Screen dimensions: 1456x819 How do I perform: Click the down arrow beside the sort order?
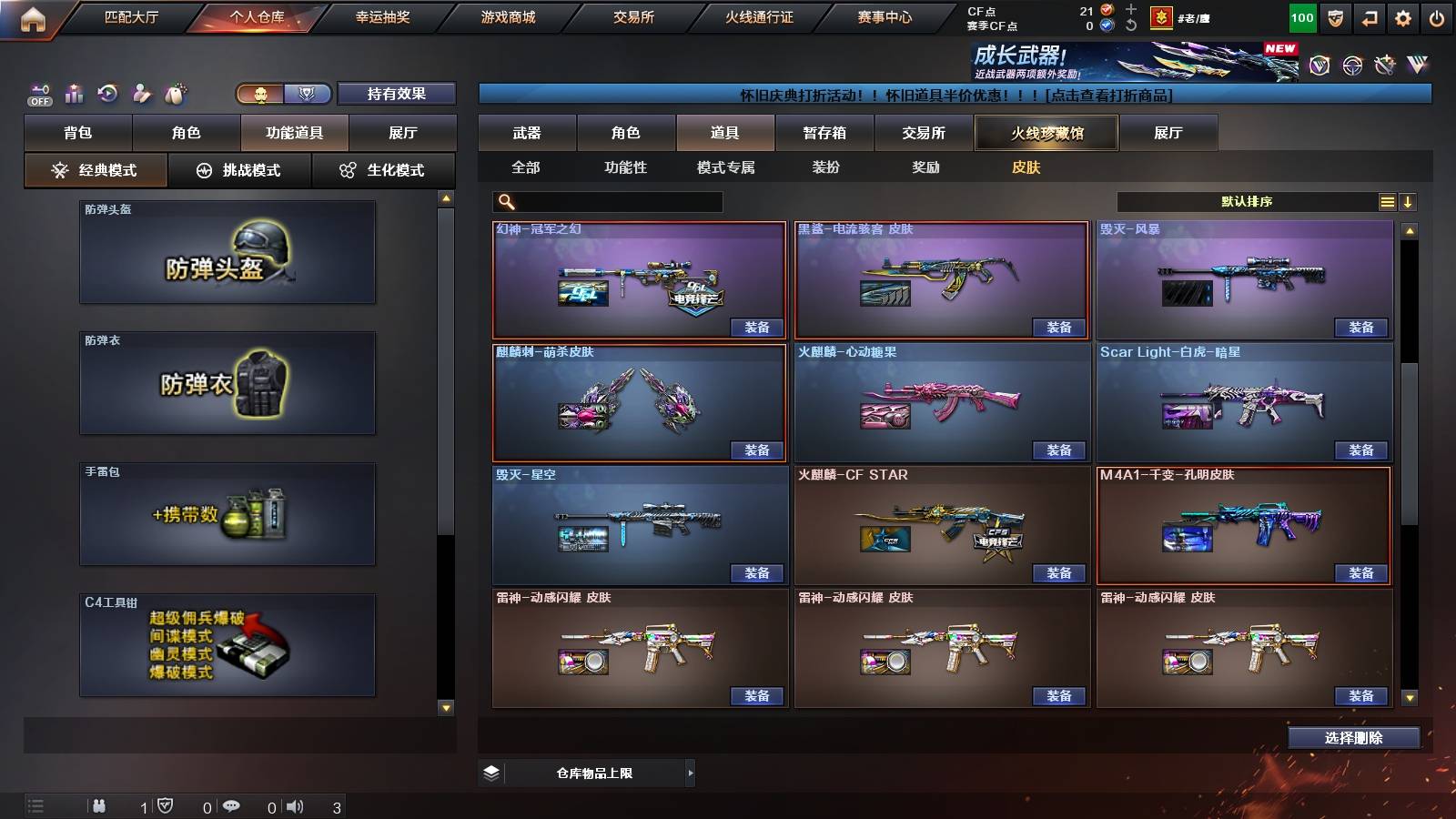[1410, 201]
